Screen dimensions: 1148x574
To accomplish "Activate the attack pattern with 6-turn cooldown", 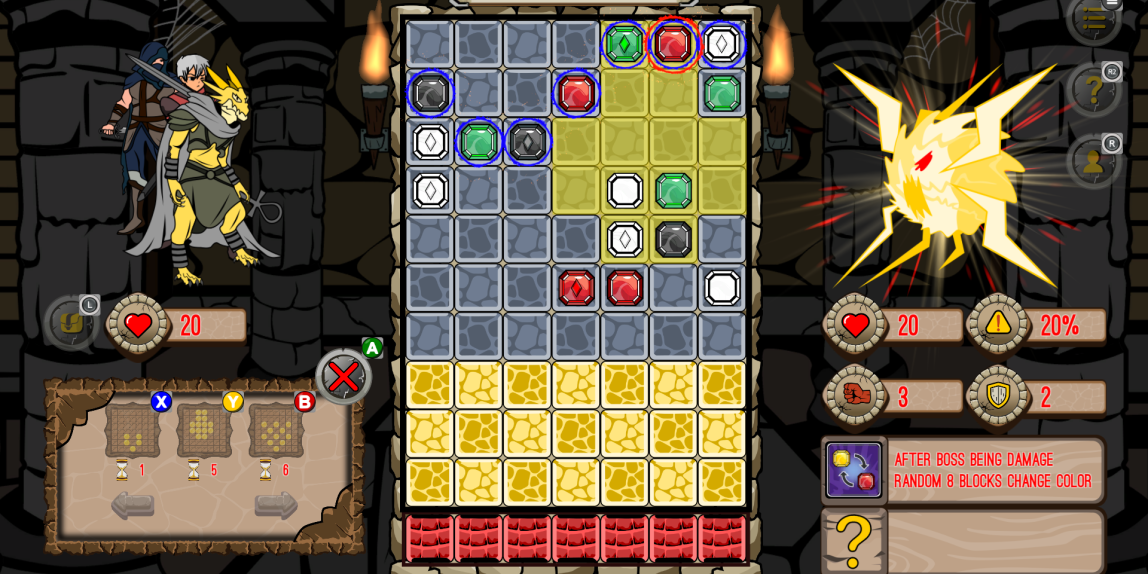I will click(276, 431).
